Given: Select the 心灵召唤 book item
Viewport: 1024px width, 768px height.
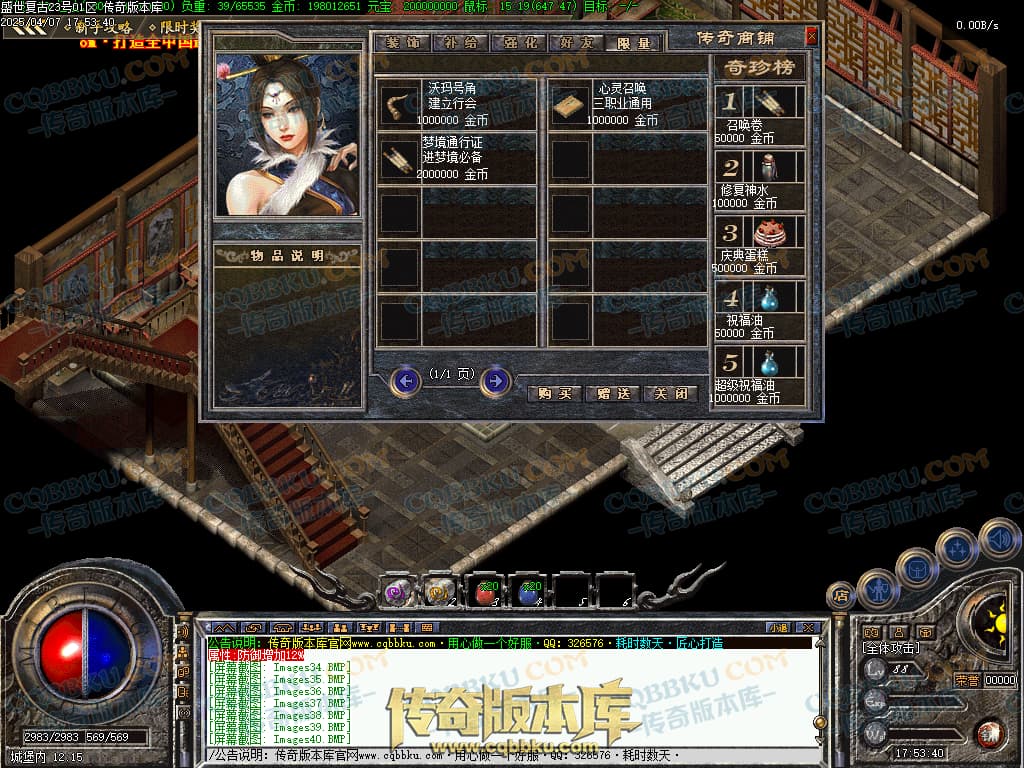Looking at the screenshot, I should coord(571,105).
